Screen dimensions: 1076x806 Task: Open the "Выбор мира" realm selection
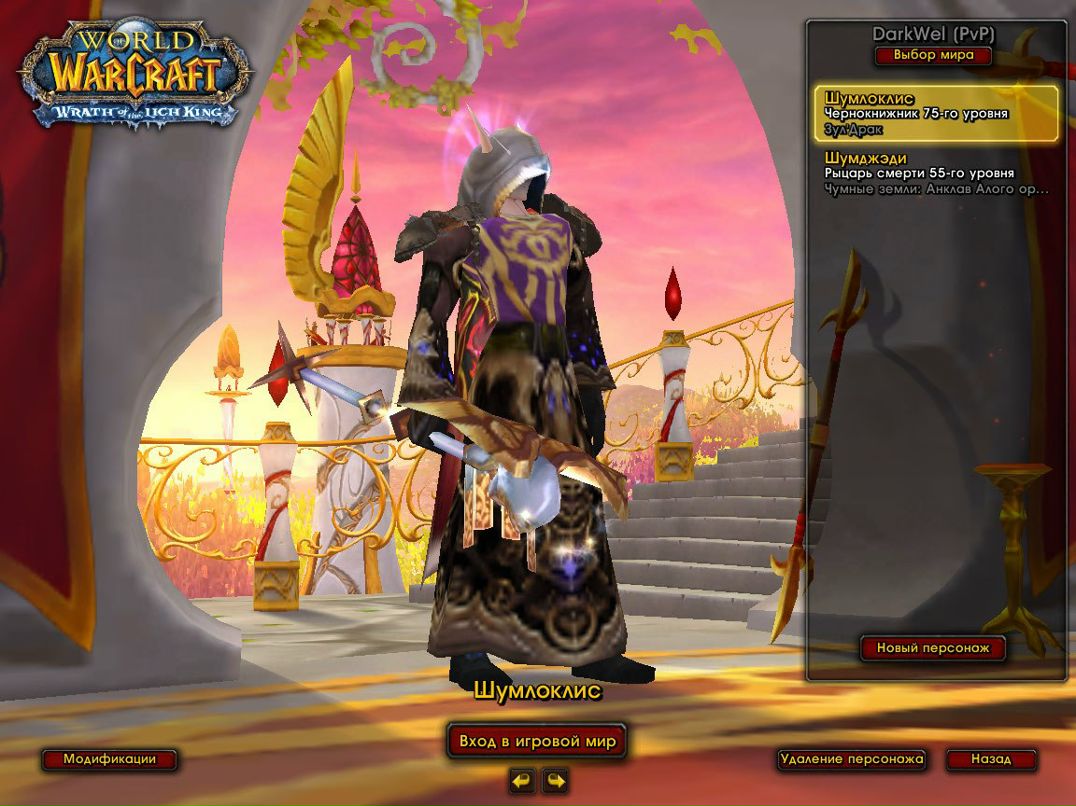tap(933, 56)
